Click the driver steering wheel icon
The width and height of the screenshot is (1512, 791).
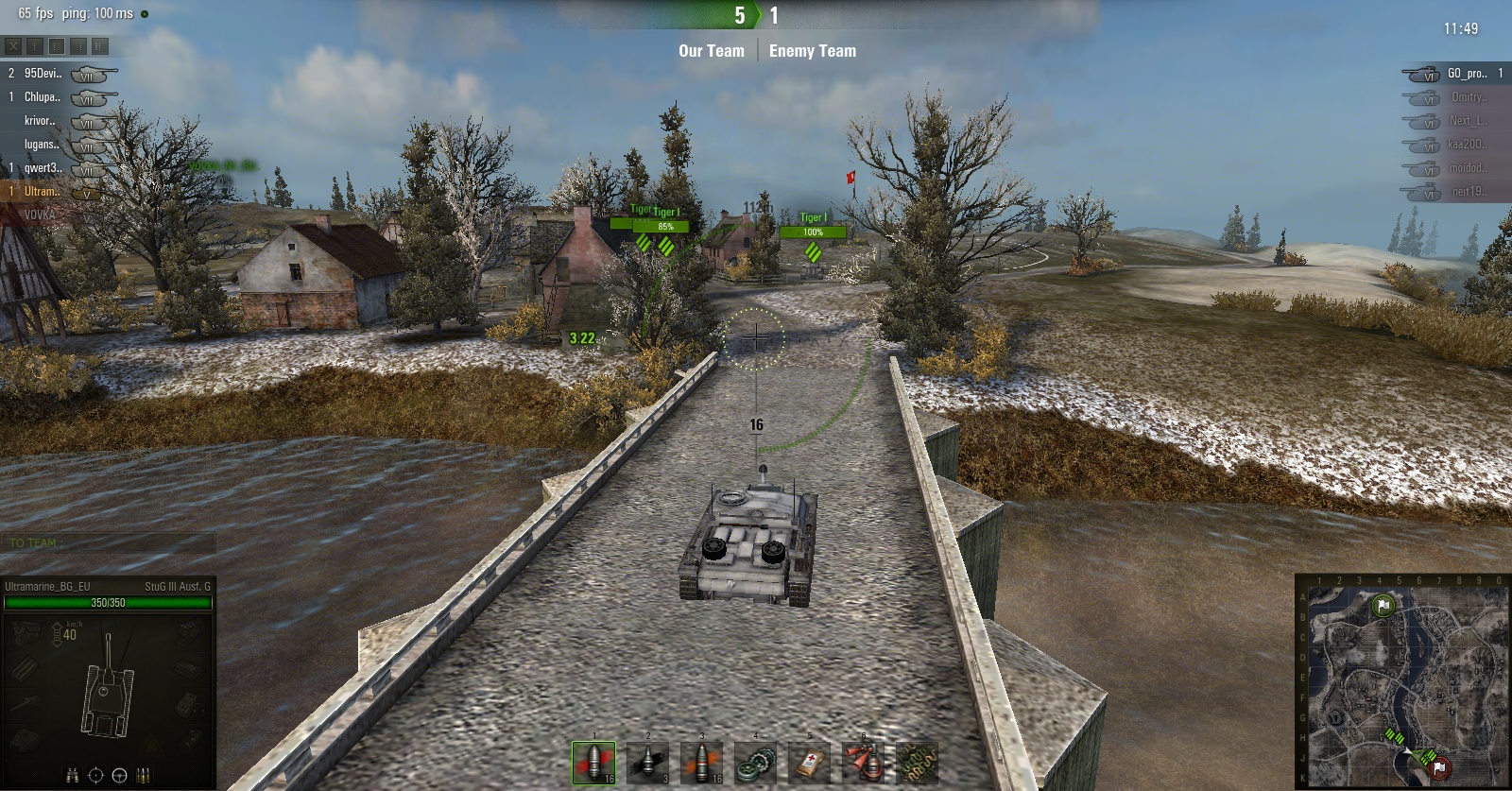tap(119, 776)
